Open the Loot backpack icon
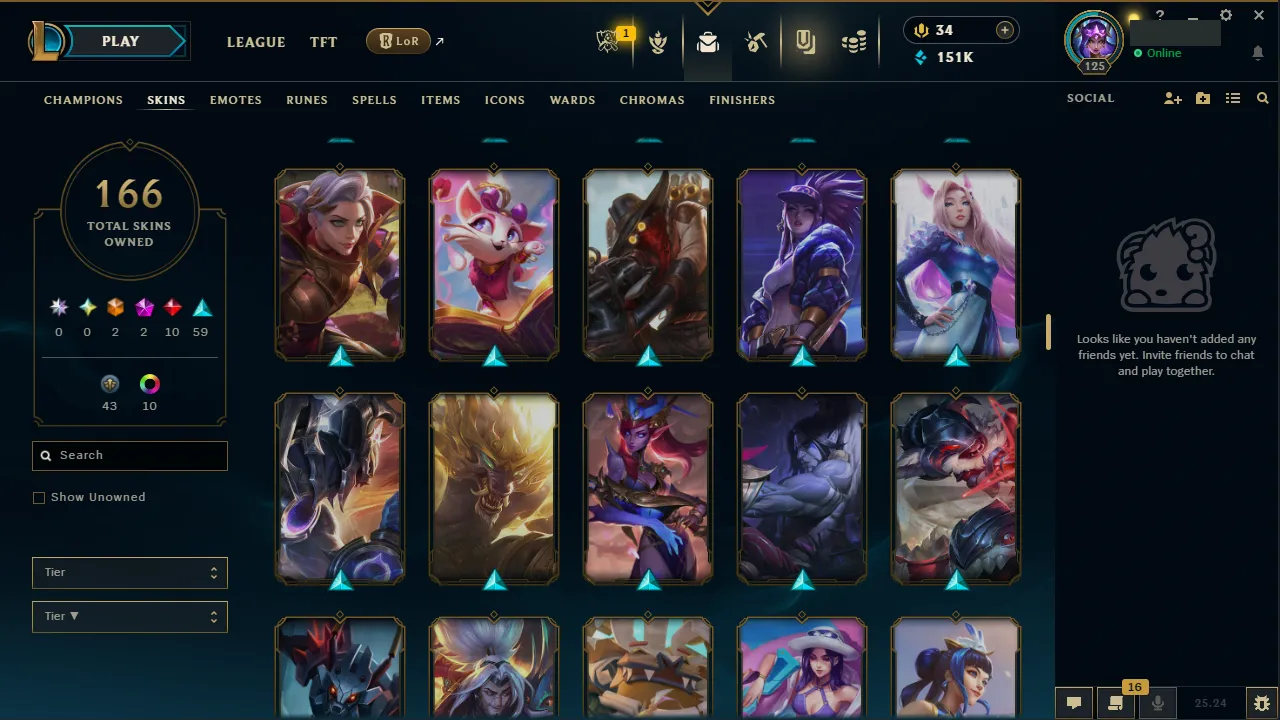The image size is (1280, 720). tap(708, 41)
